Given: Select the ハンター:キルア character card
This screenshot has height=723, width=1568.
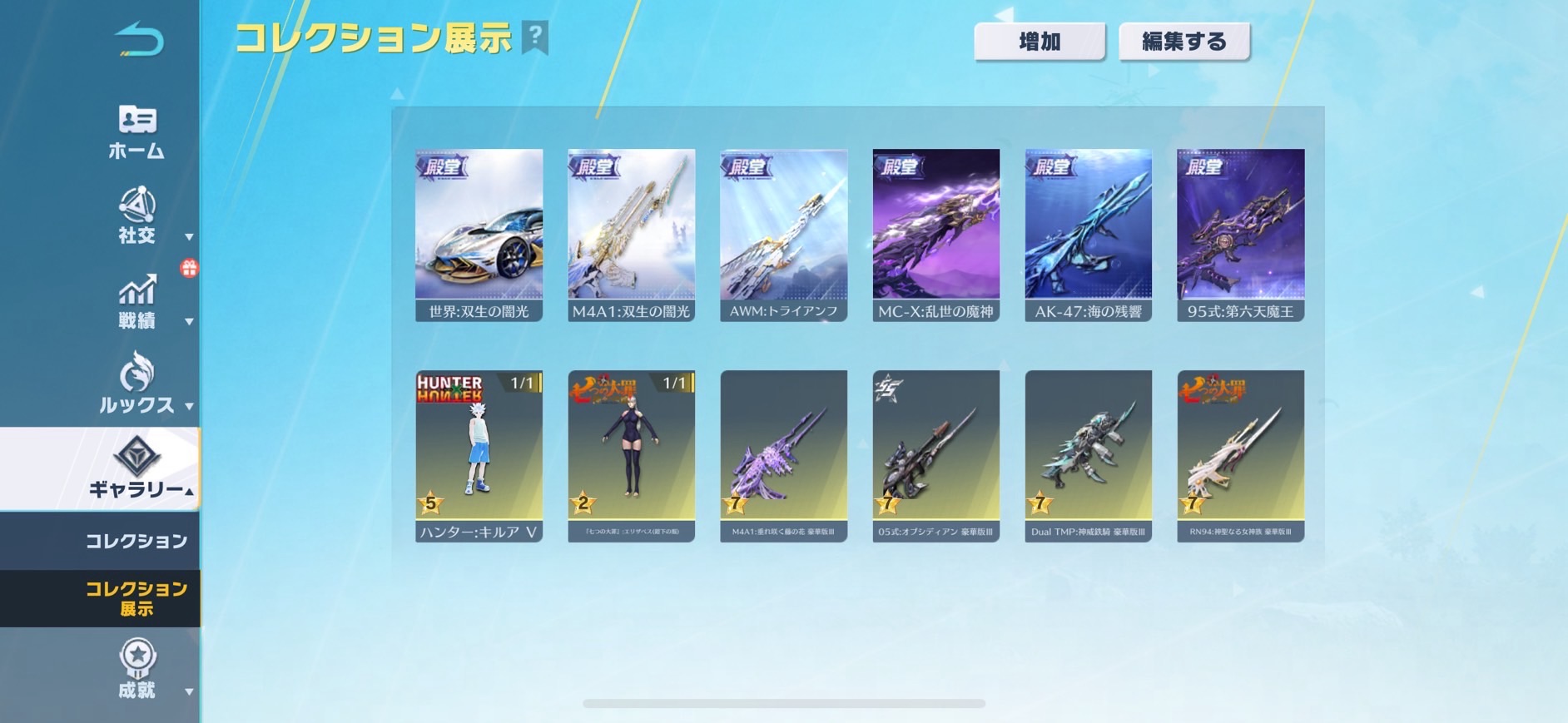Looking at the screenshot, I should click(479, 456).
